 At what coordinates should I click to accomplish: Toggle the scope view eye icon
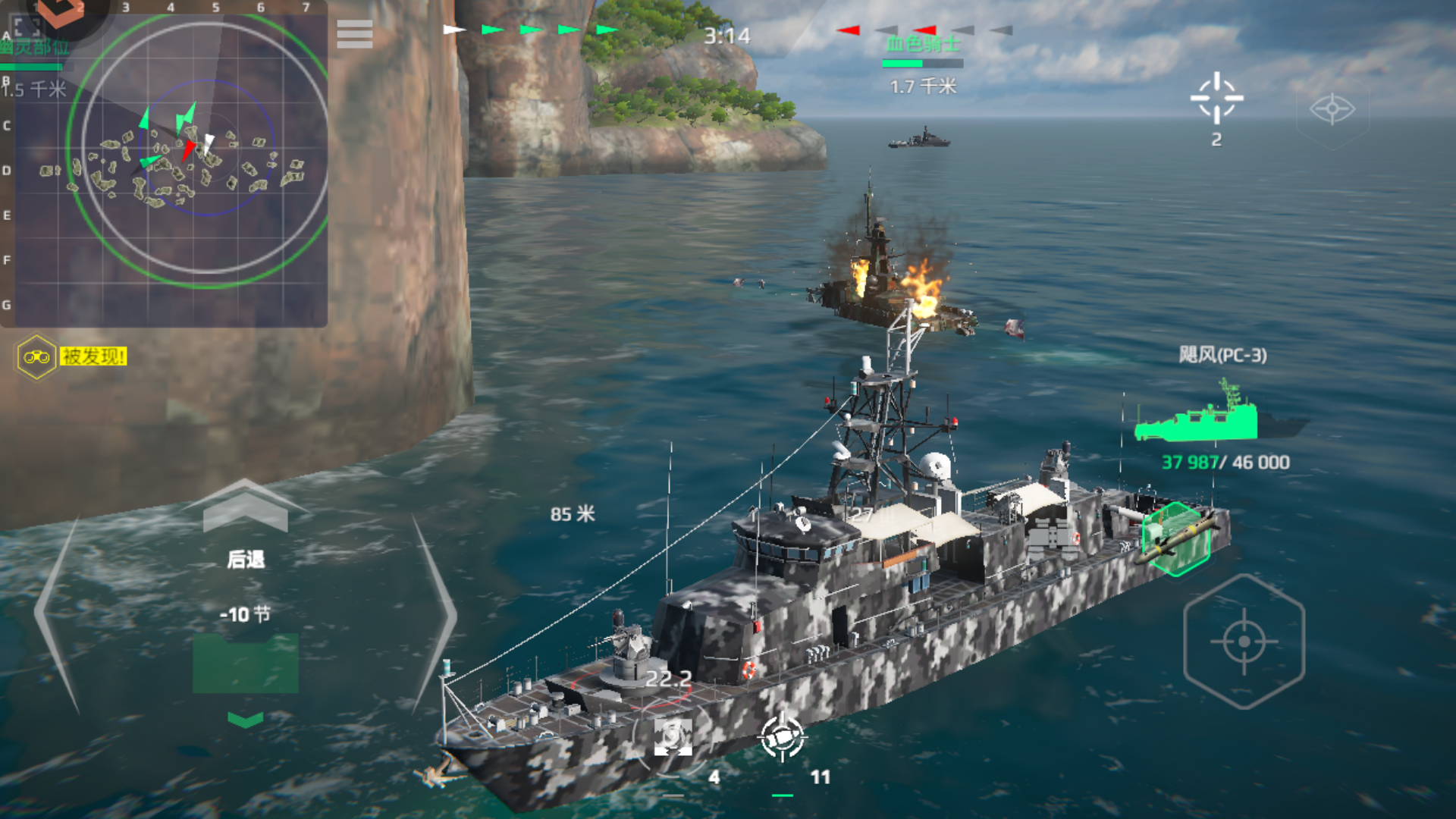click(x=1332, y=109)
